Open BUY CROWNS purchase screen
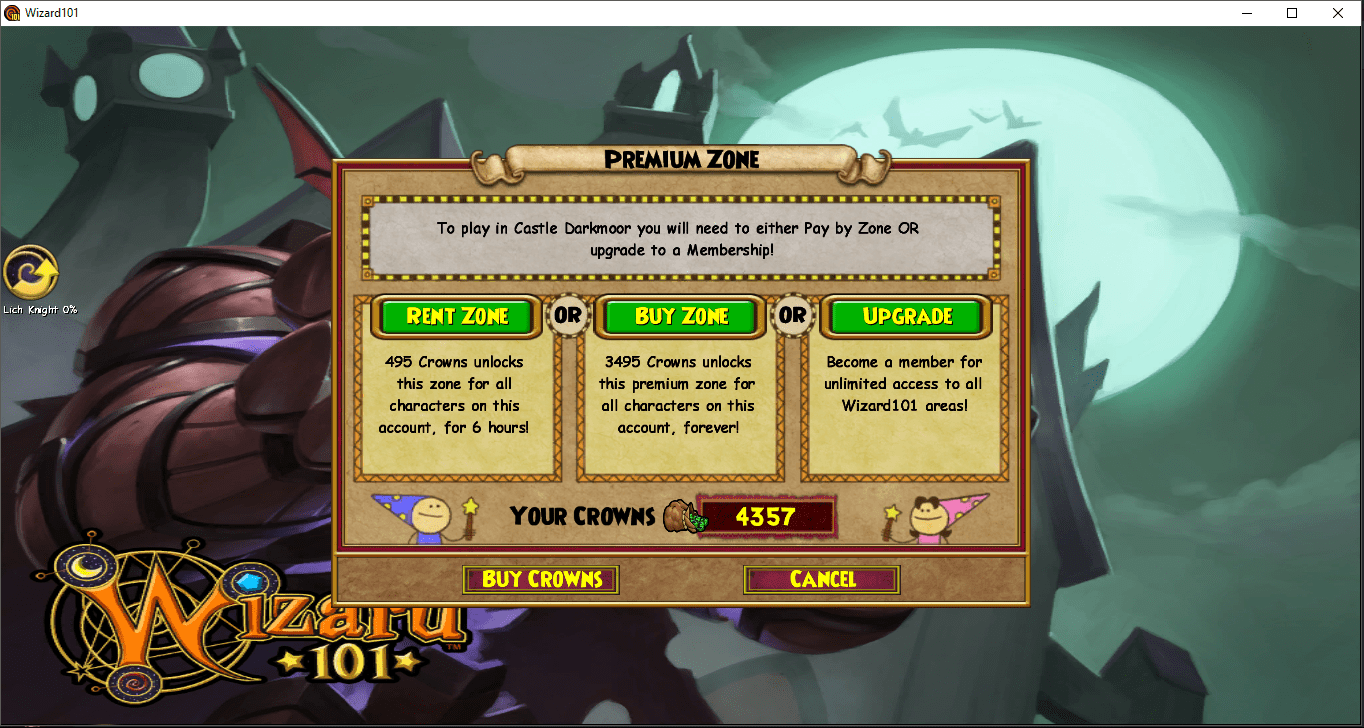Image resolution: width=1364 pixels, height=728 pixels. point(540,580)
